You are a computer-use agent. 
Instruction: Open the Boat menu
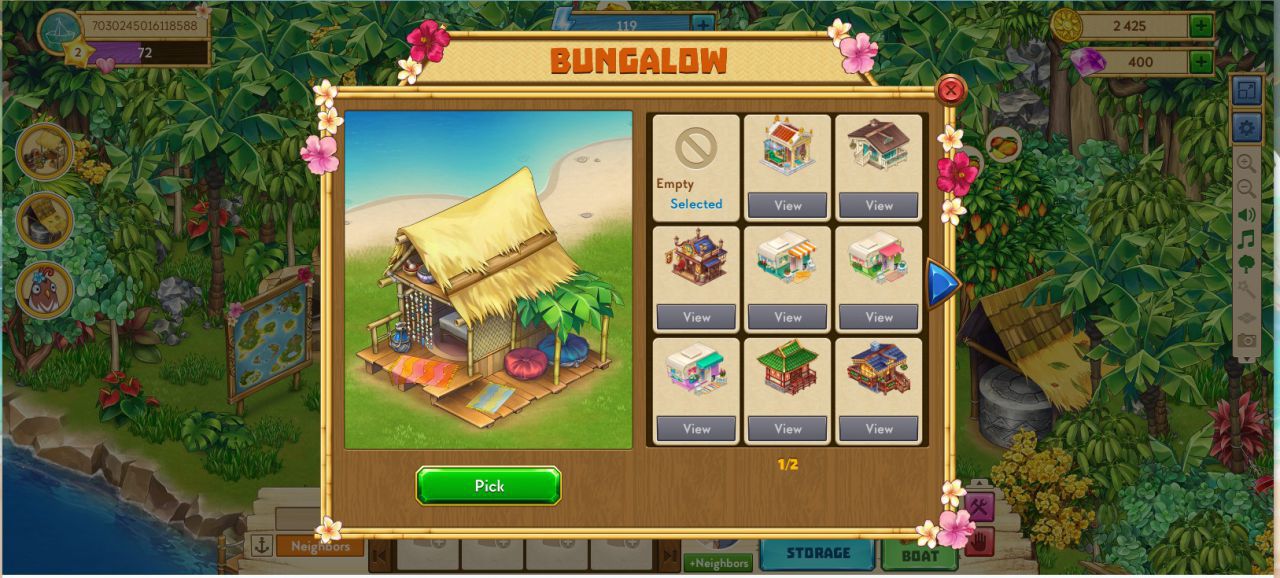point(919,553)
